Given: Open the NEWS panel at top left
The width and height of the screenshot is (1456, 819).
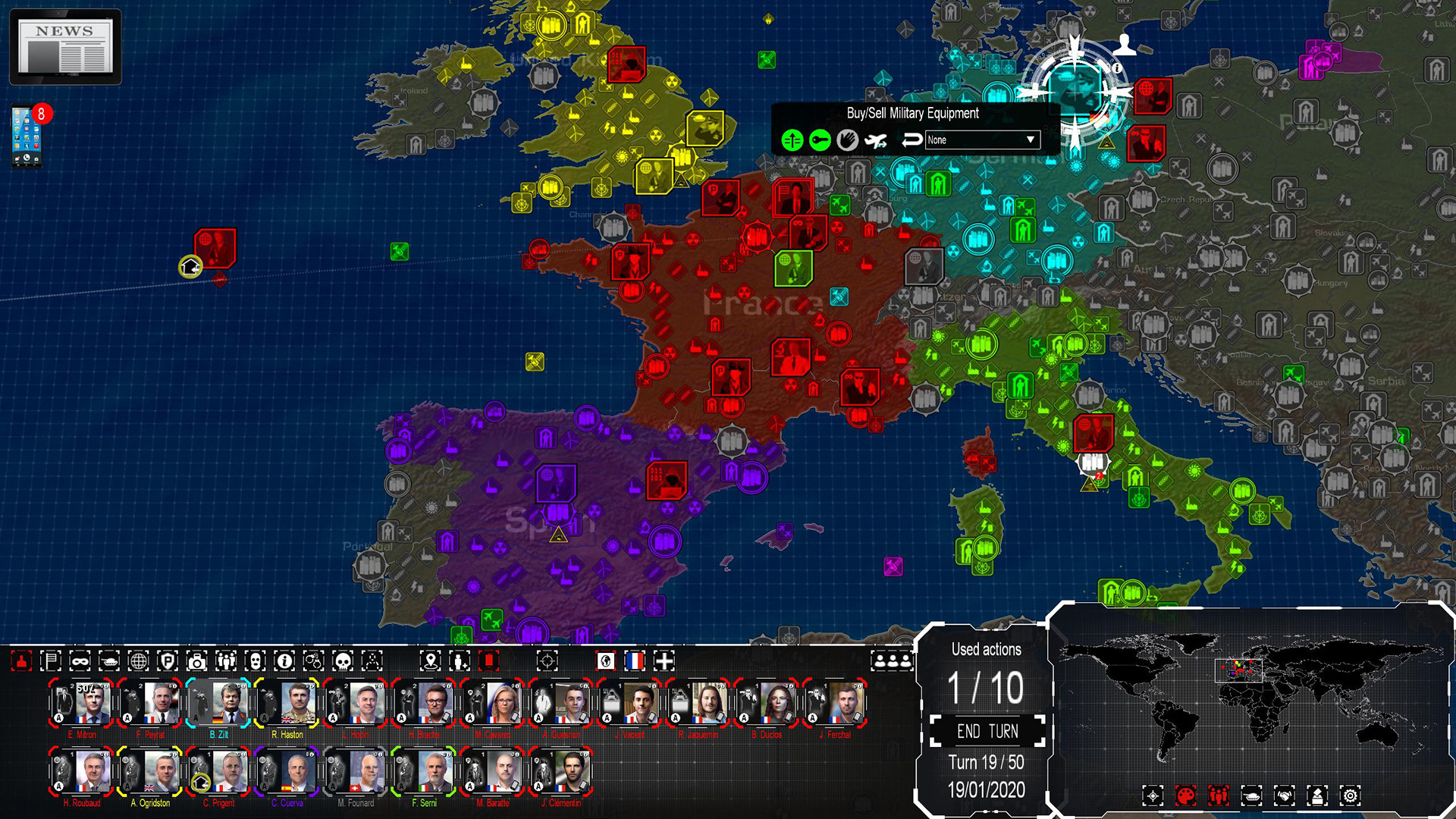Looking at the screenshot, I should tap(64, 45).
